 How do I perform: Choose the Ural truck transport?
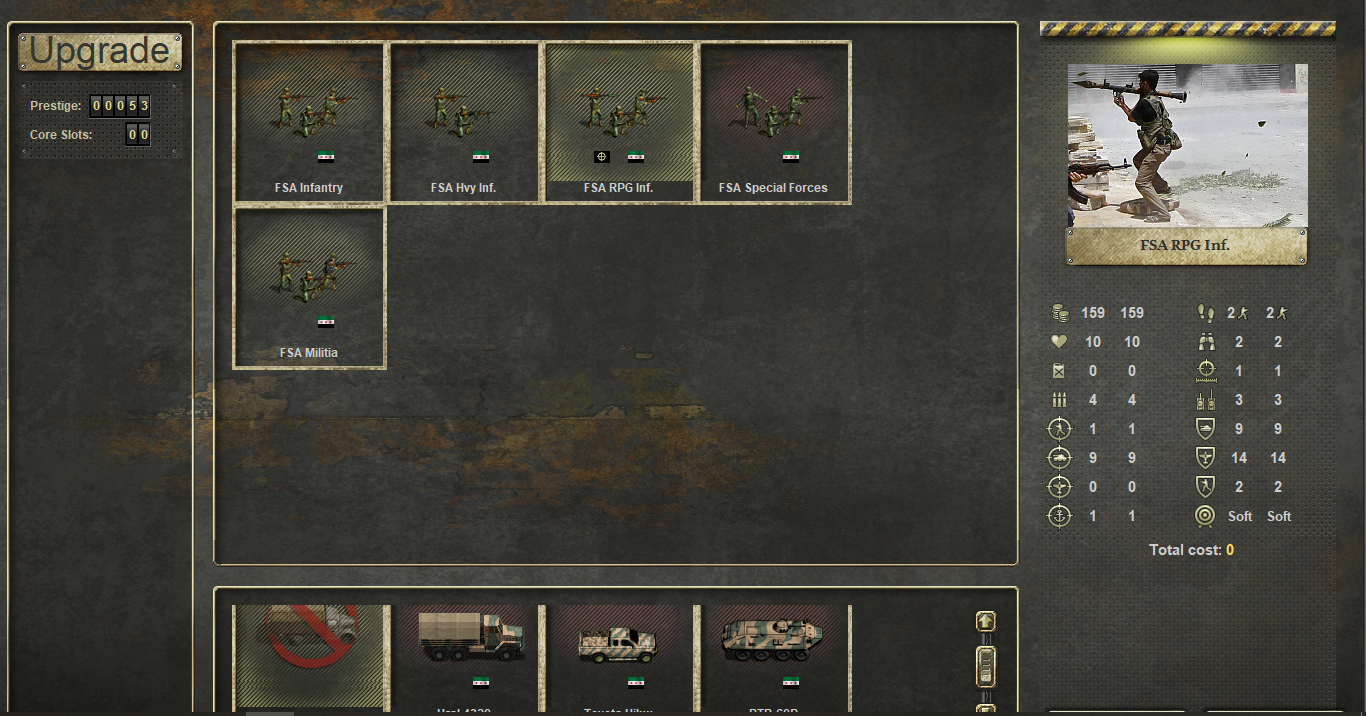(465, 655)
